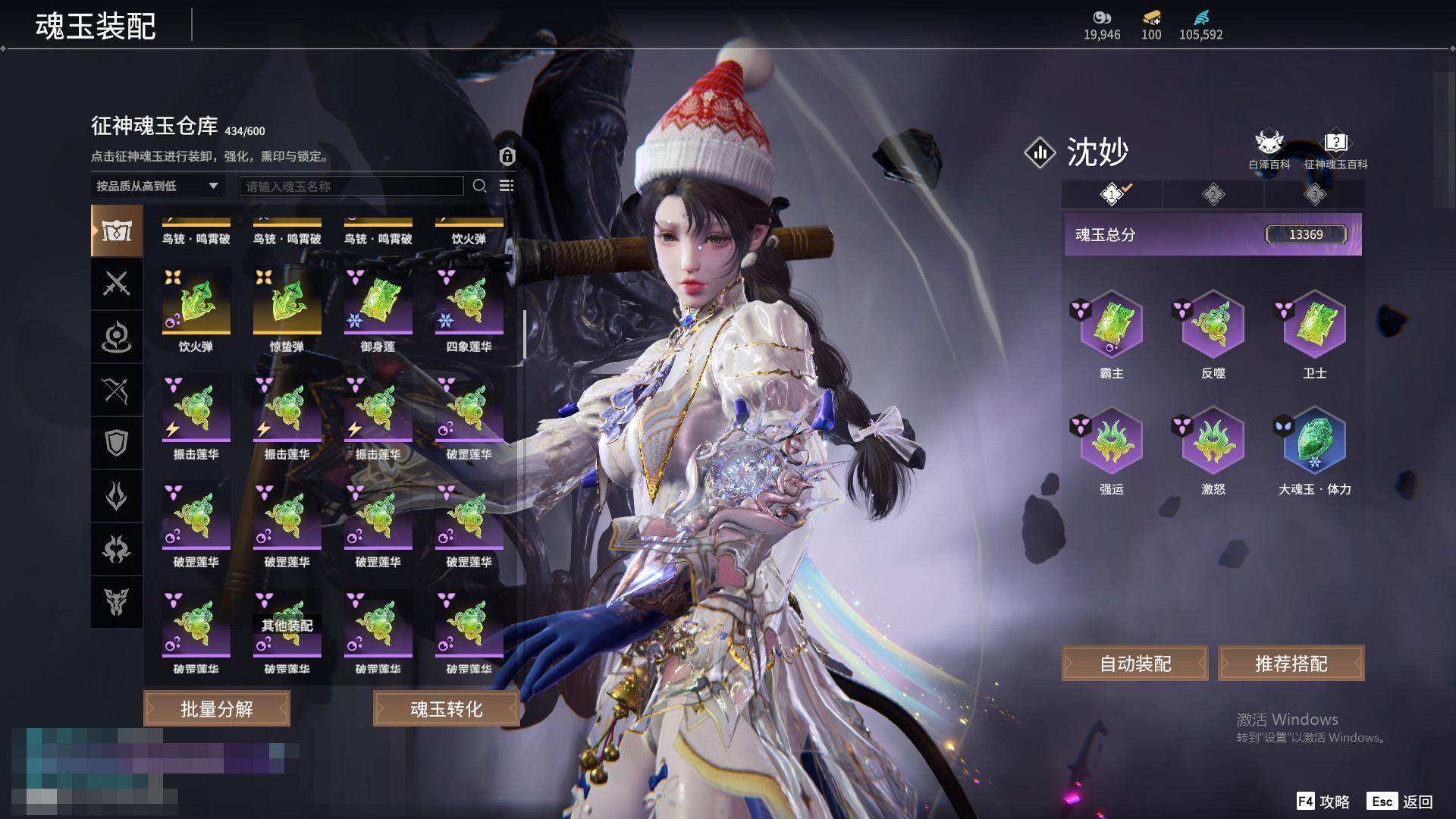Image resolution: width=1456 pixels, height=819 pixels.
Task: Switch to loadout tab 2
Action: point(1213,195)
